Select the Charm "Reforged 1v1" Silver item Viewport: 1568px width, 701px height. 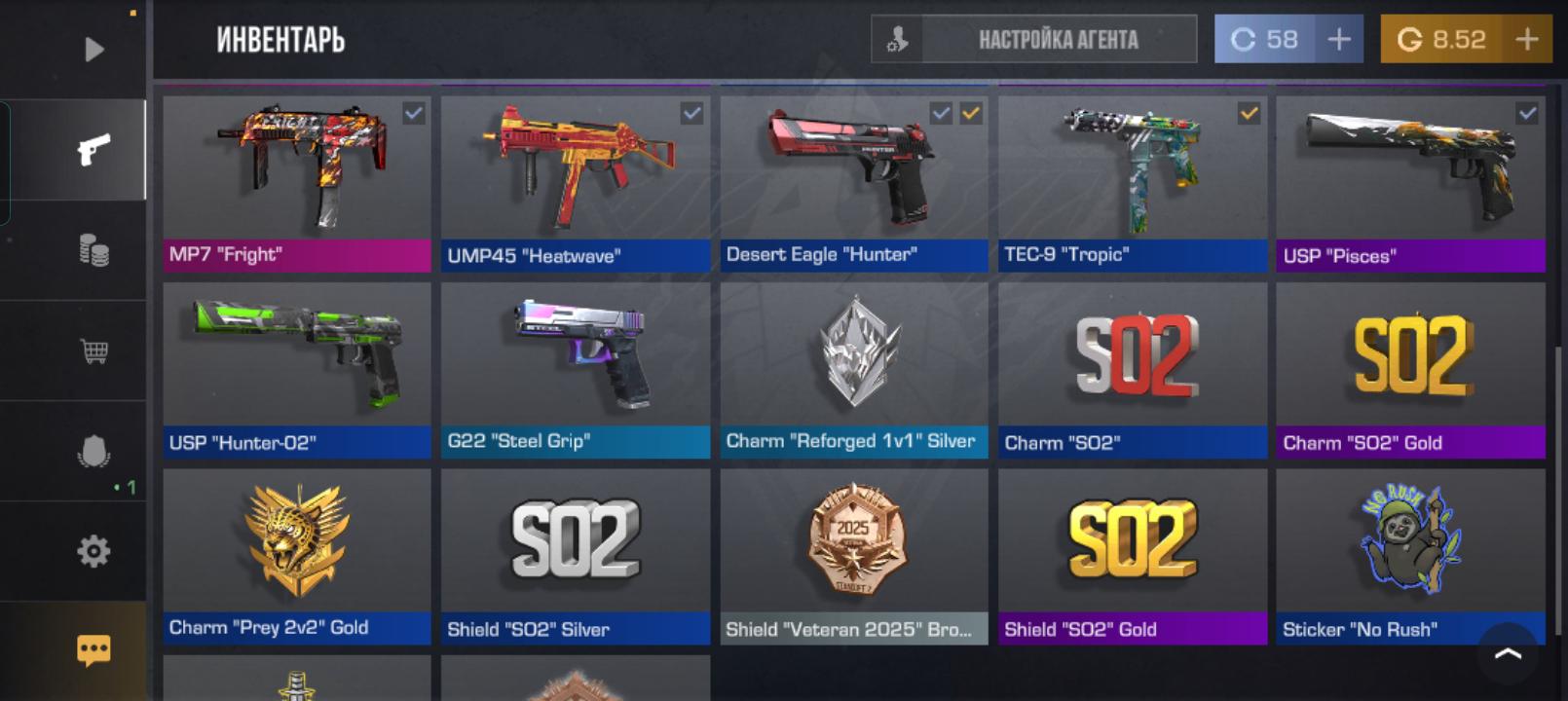coord(853,369)
